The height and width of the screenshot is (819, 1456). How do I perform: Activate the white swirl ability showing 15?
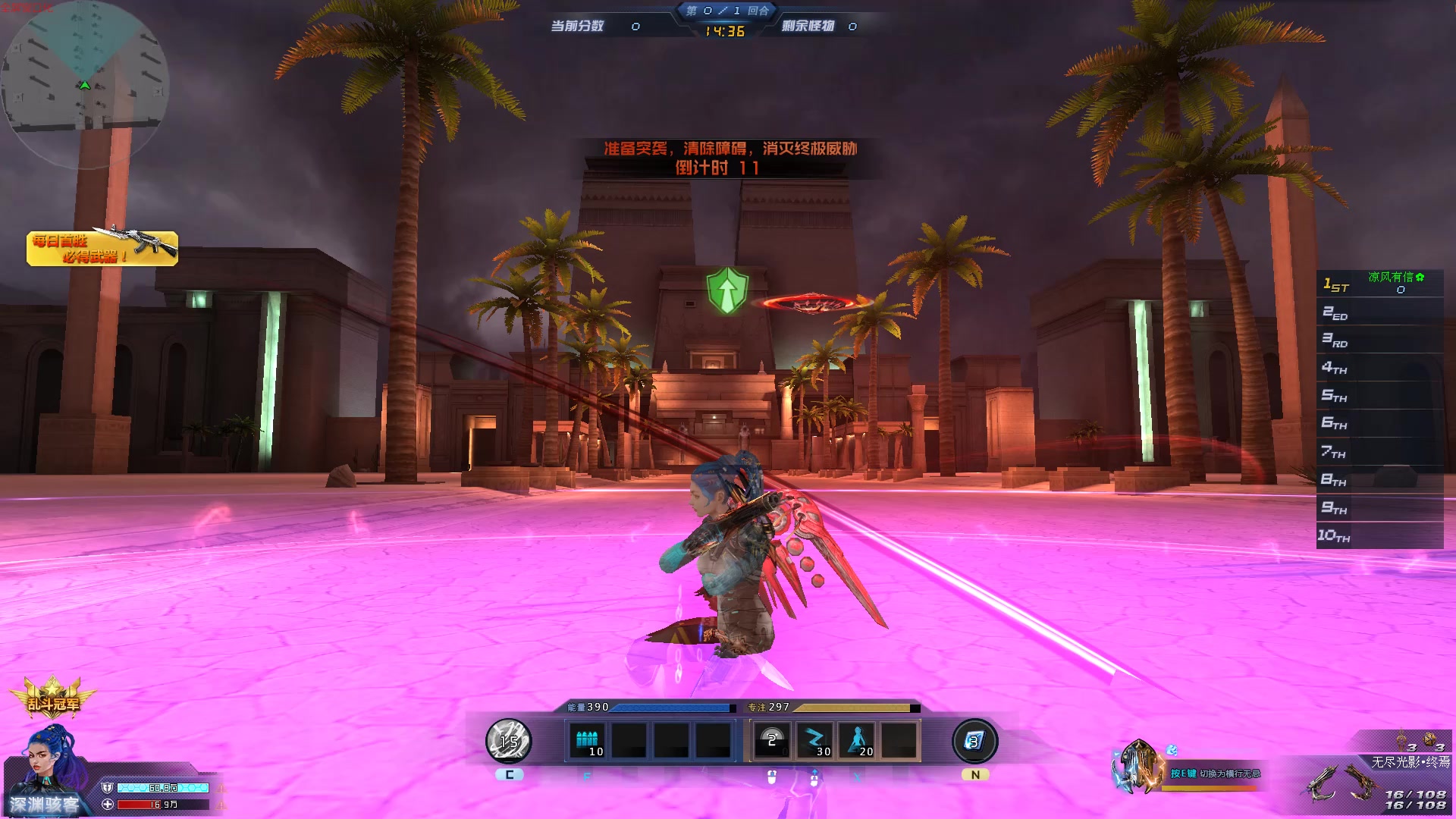point(508,741)
